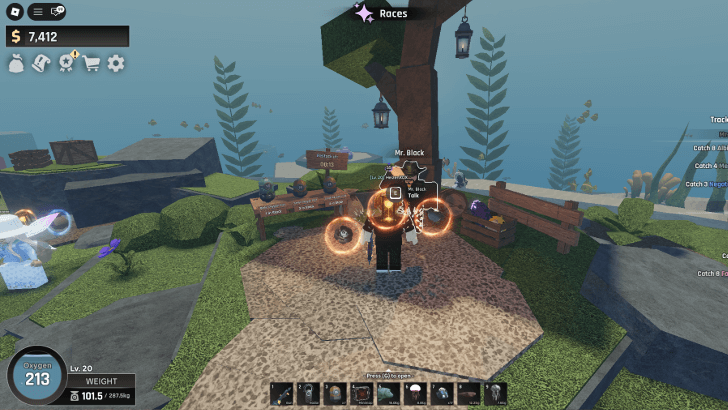This screenshot has height=410, width=728.
Task: Open the Roblox hamburger menu
Action: [x=36, y=11]
